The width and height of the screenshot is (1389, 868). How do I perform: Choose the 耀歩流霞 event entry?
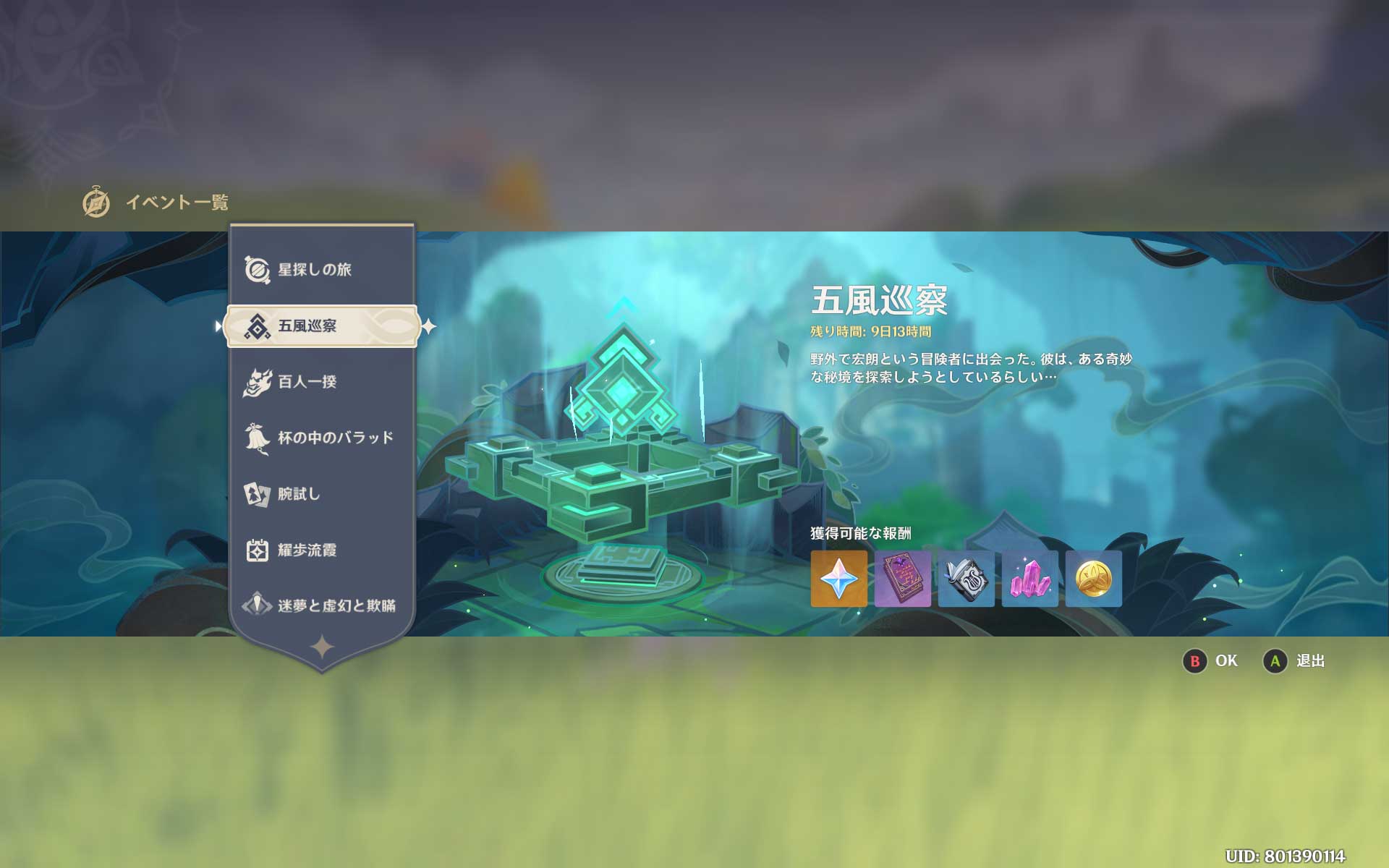click(x=307, y=550)
